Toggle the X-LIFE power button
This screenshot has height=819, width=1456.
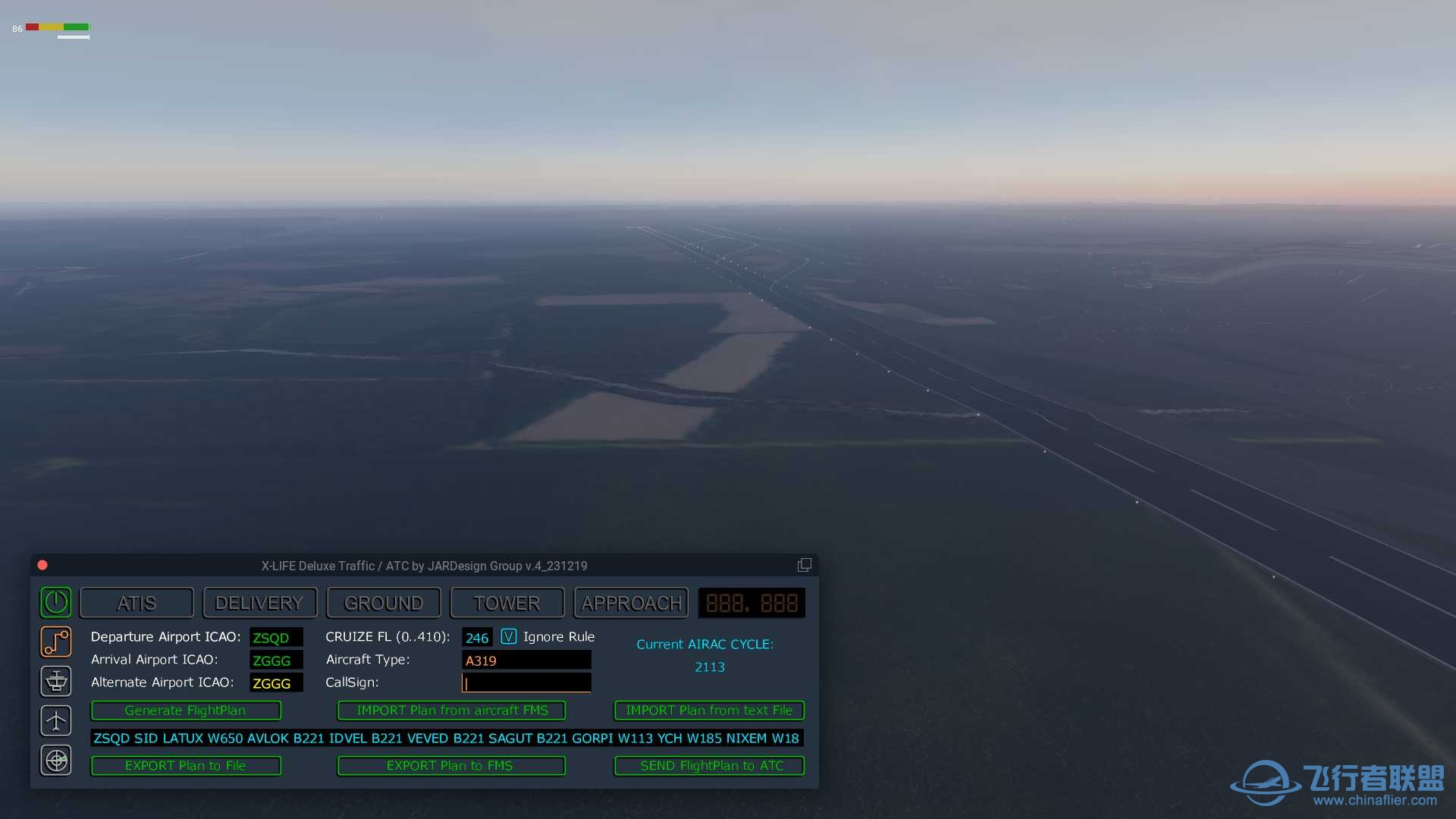tap(56, 602)
